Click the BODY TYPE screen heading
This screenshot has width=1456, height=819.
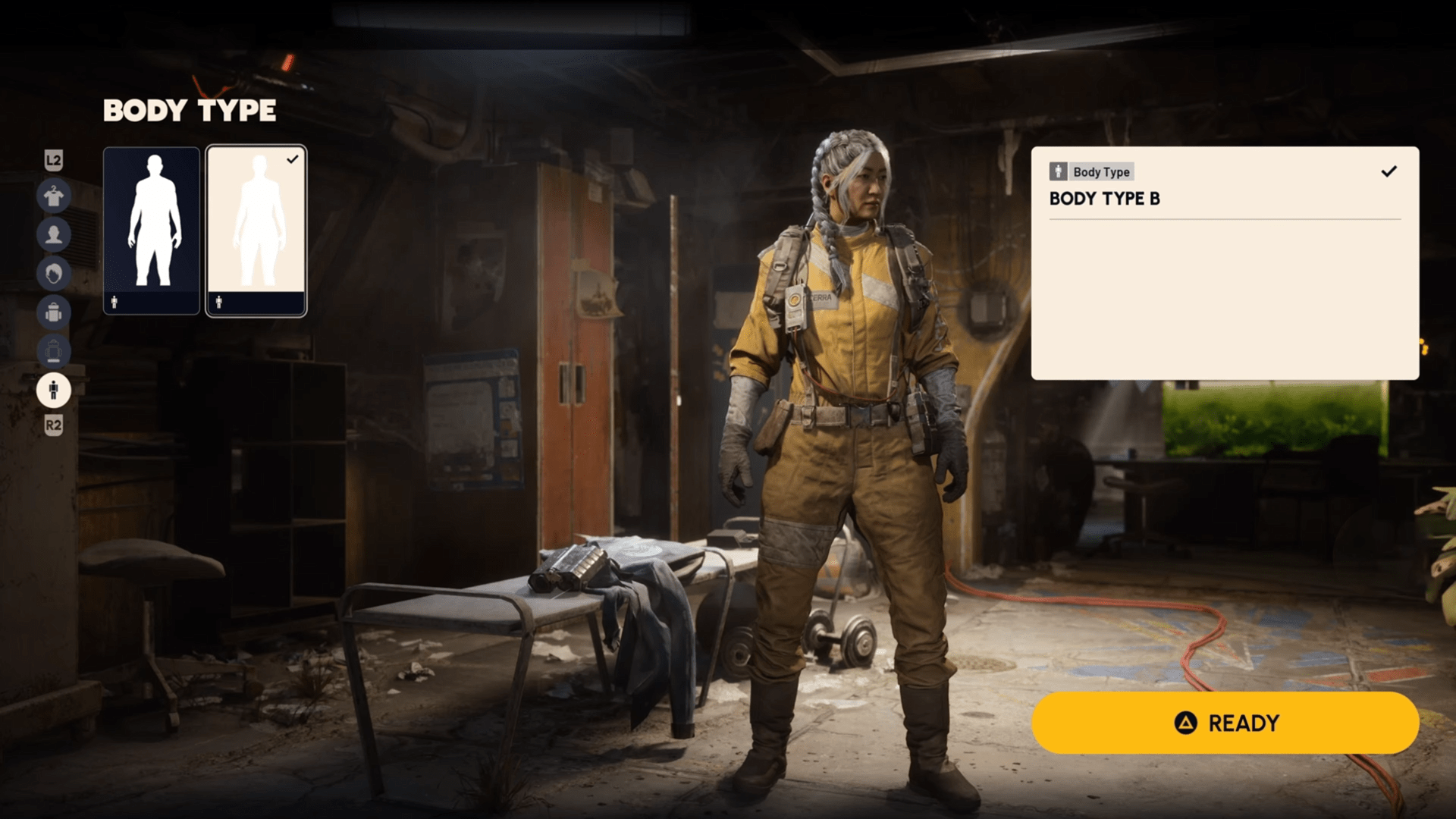click(190, 111)
